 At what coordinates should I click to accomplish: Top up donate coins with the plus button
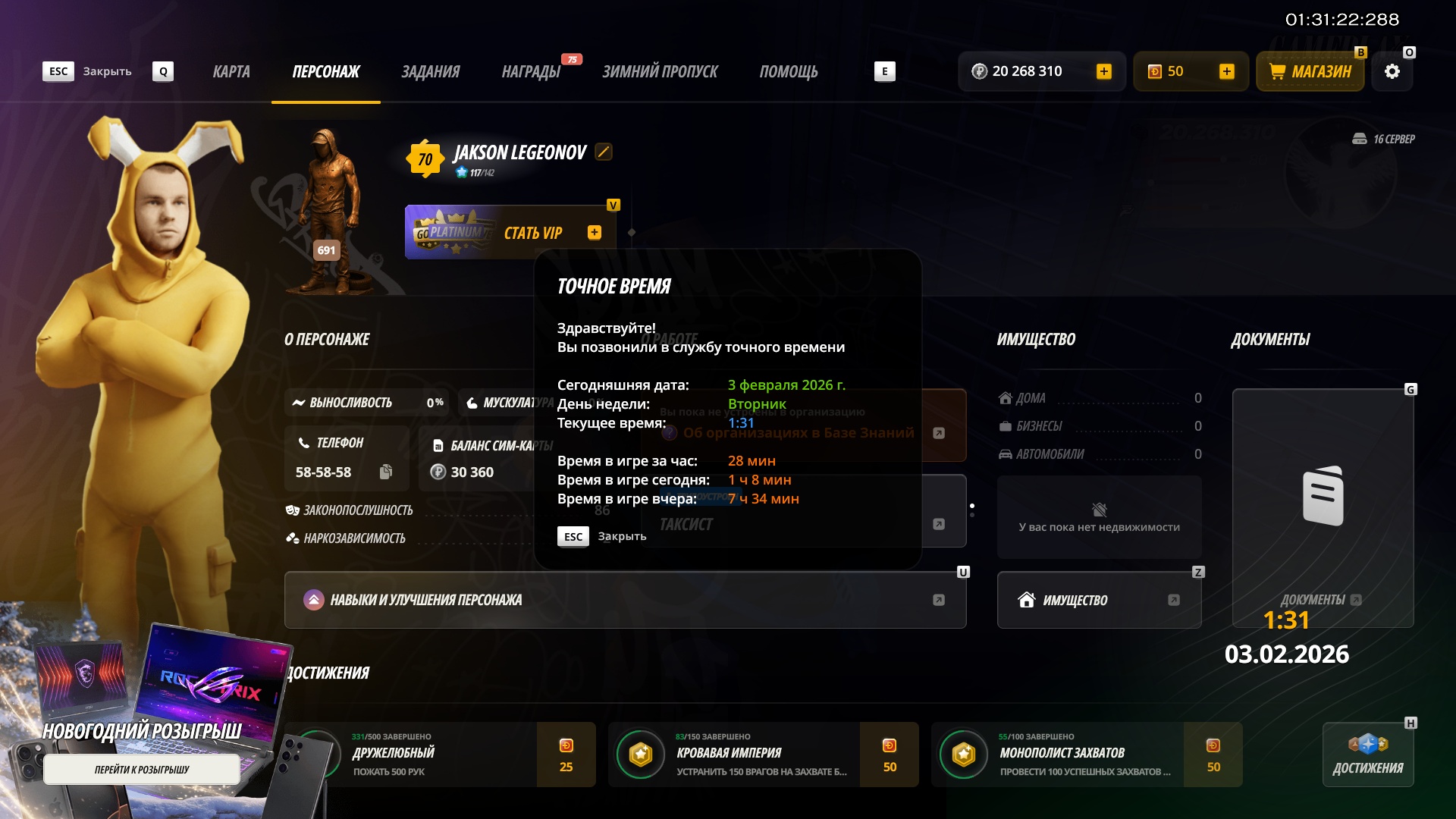pyautogui.click(x=1226, y=72)
